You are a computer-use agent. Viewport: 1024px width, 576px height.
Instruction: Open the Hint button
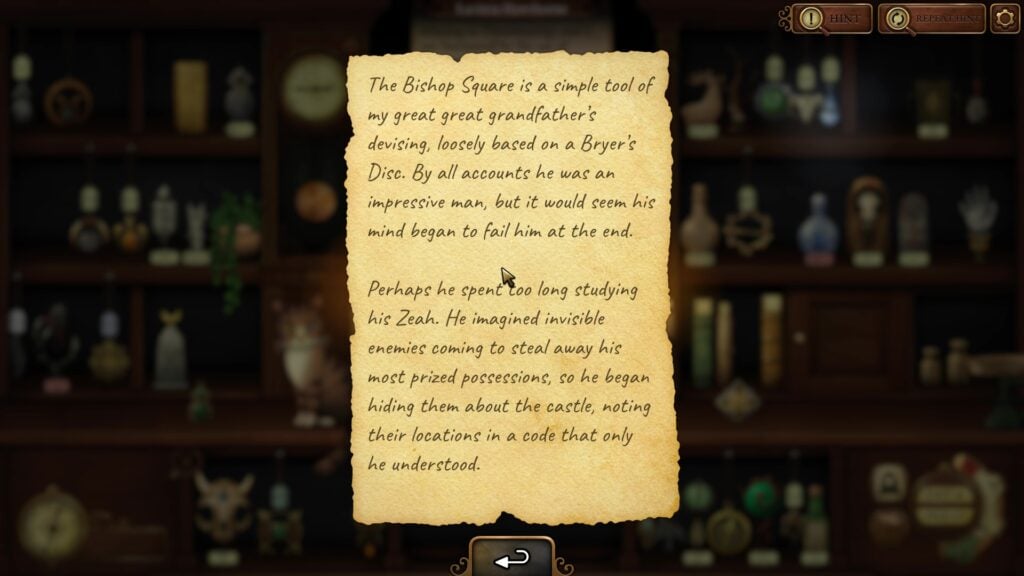coord(833,18)
